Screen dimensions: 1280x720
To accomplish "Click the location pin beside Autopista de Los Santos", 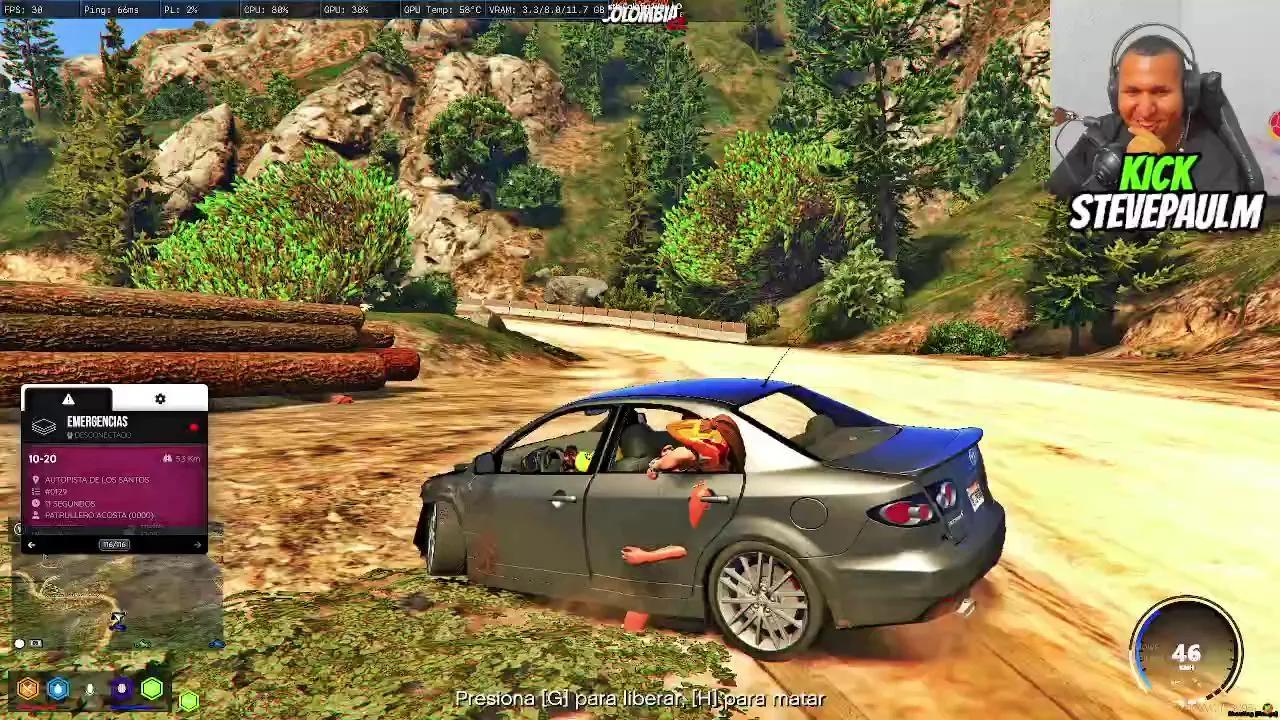I will [35, 480].
